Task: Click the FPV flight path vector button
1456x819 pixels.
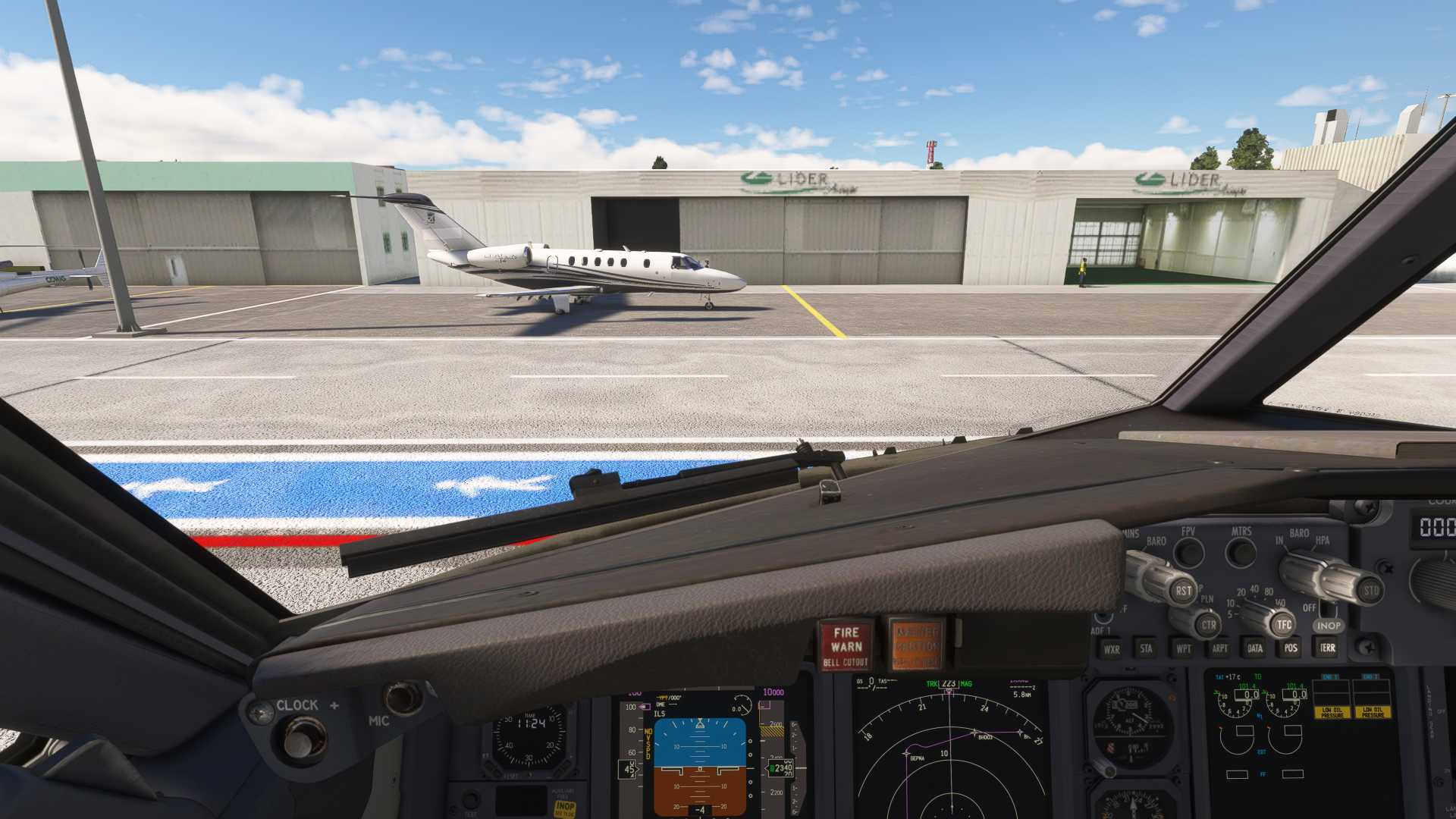Action: coord(1188,552)
